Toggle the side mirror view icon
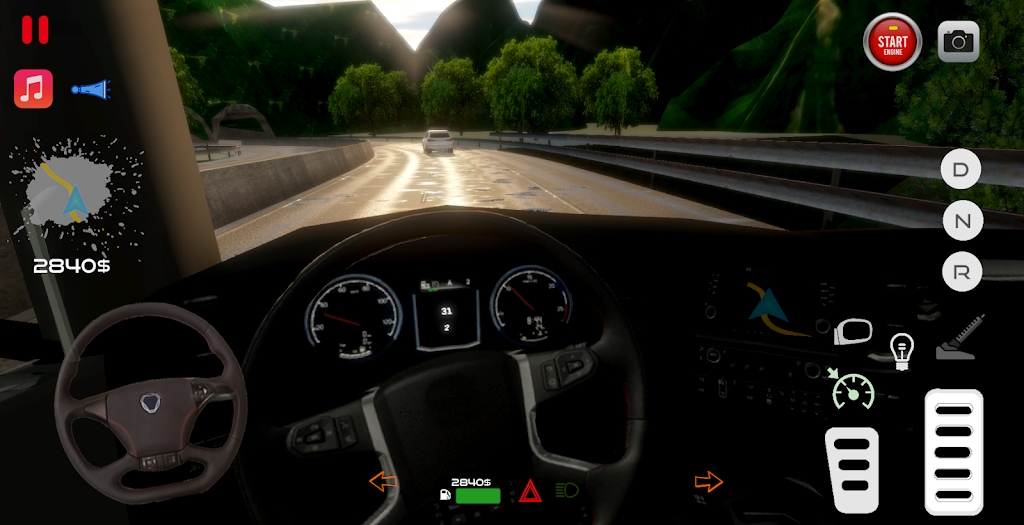The height and width of the screenshot is (525, 1024). pyautogui.click(x=853, y=332)
